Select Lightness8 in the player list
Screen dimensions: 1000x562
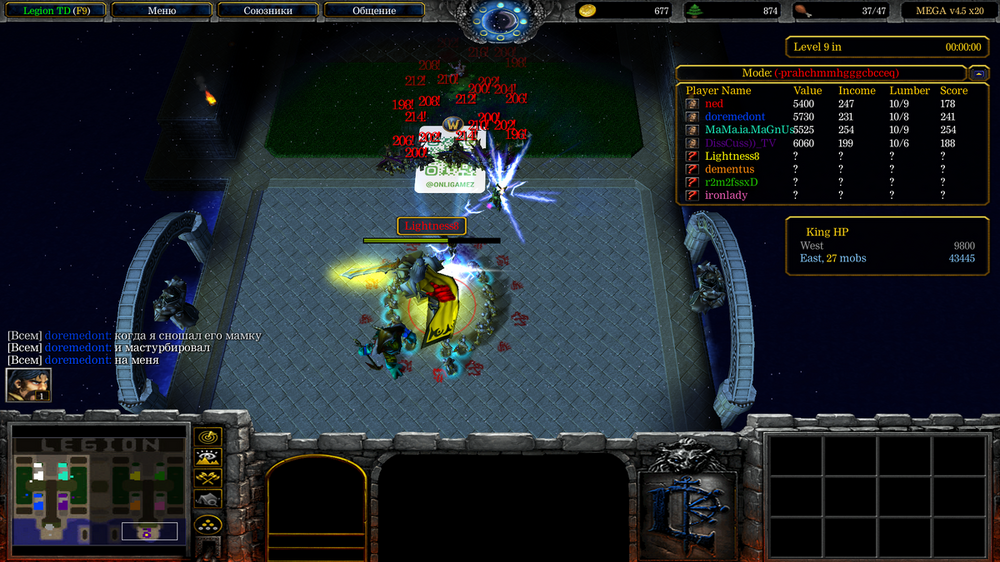pos(732,156)
